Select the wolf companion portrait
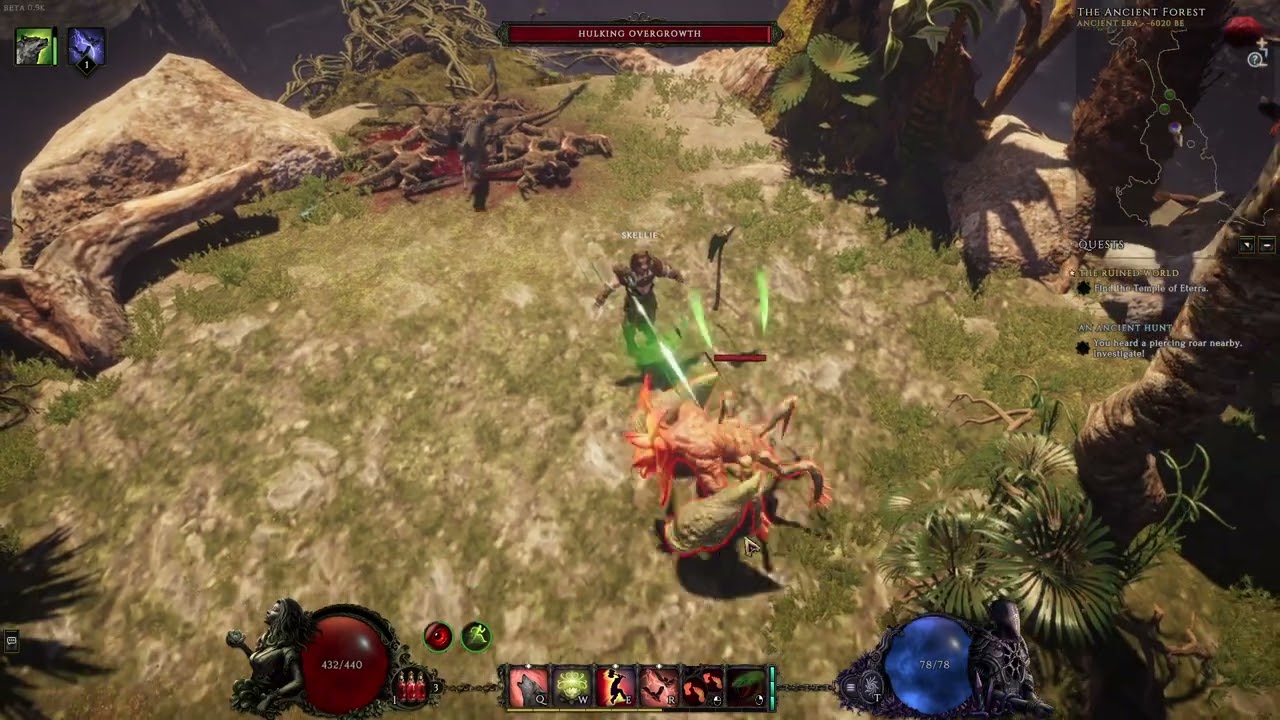The image size is (1280, 720). pos(35,47)
